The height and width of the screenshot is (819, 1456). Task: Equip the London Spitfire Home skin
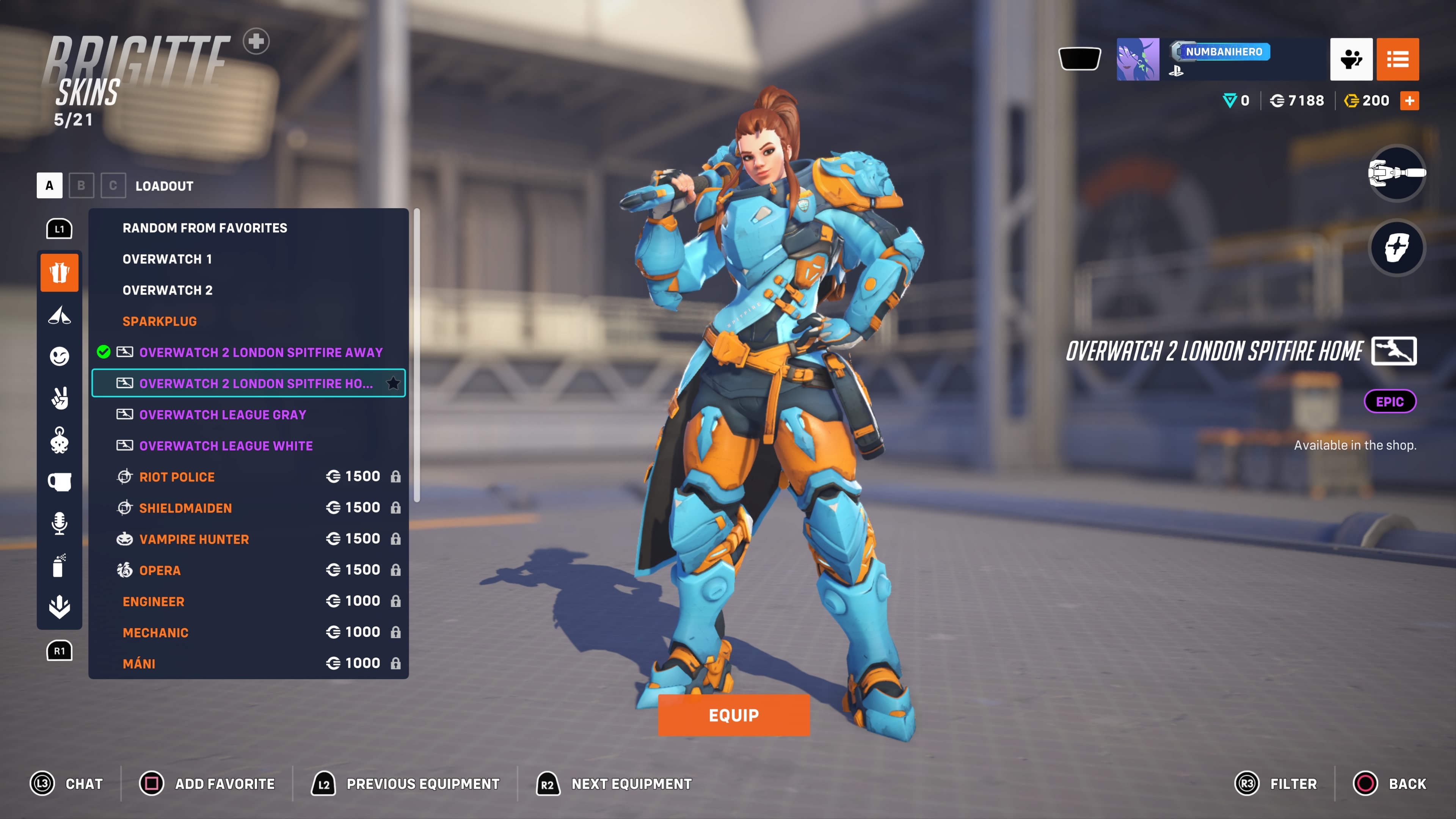click(733, 715)
